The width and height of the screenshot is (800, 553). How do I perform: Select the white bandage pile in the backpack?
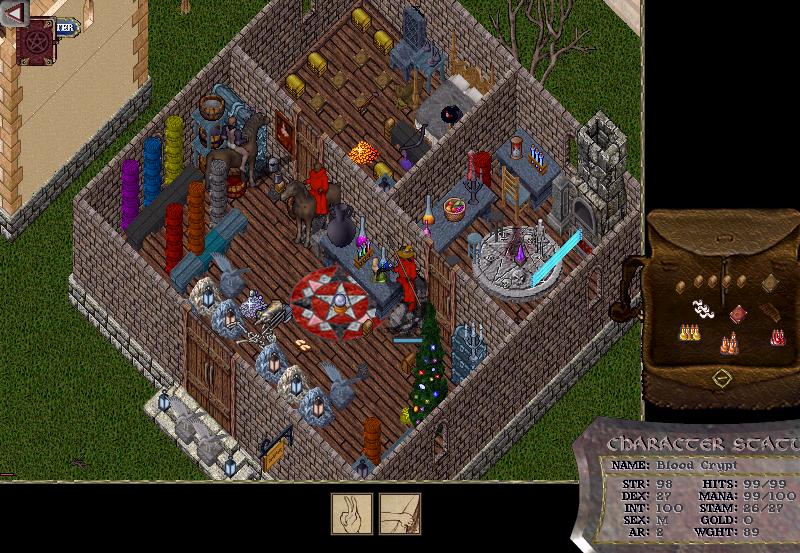pyautogui.click(x=704, y=310)
